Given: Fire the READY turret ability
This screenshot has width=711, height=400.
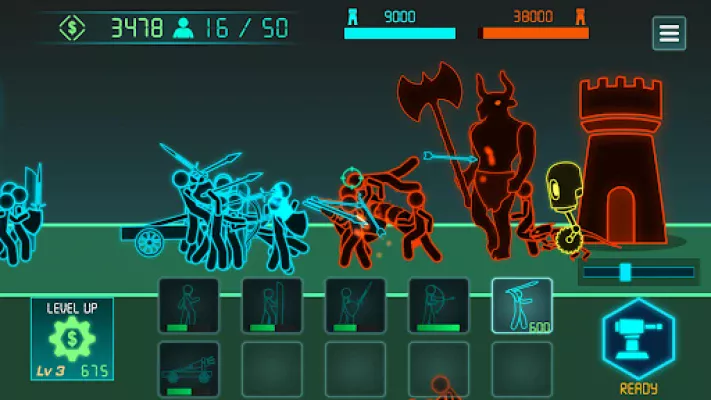Looking at the screenshot, I should (638, 339).
